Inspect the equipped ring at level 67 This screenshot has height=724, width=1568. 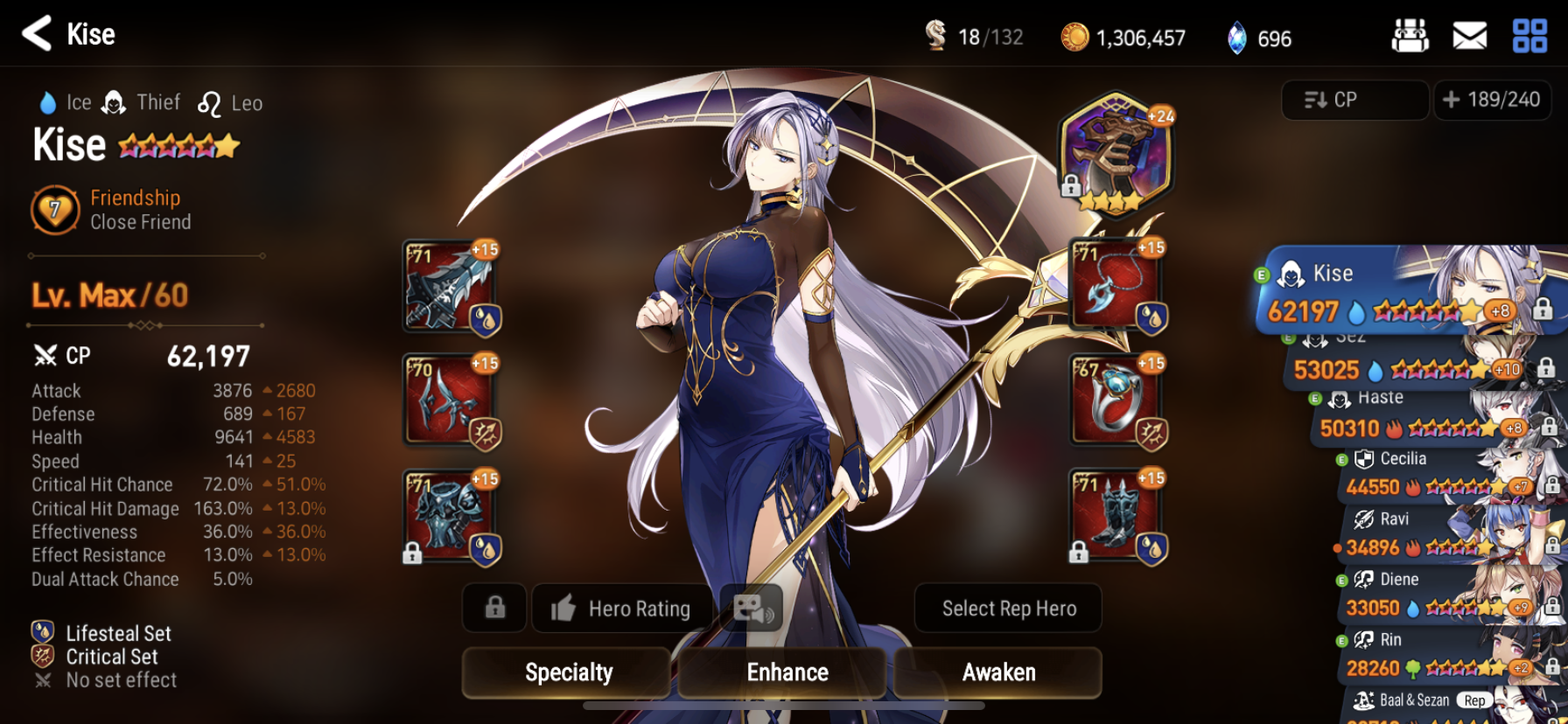point(1115,402)
